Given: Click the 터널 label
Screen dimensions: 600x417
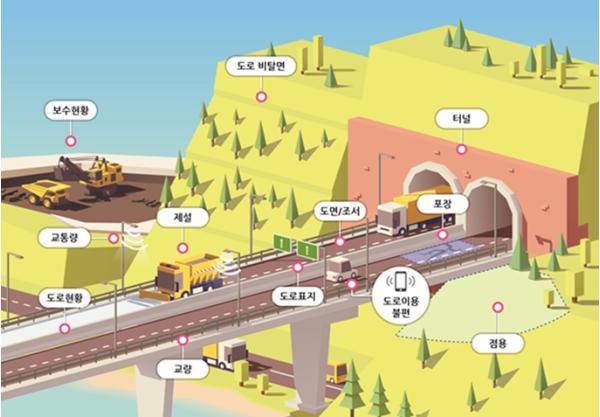Looking at the screenshot, I should pos(461,119).
